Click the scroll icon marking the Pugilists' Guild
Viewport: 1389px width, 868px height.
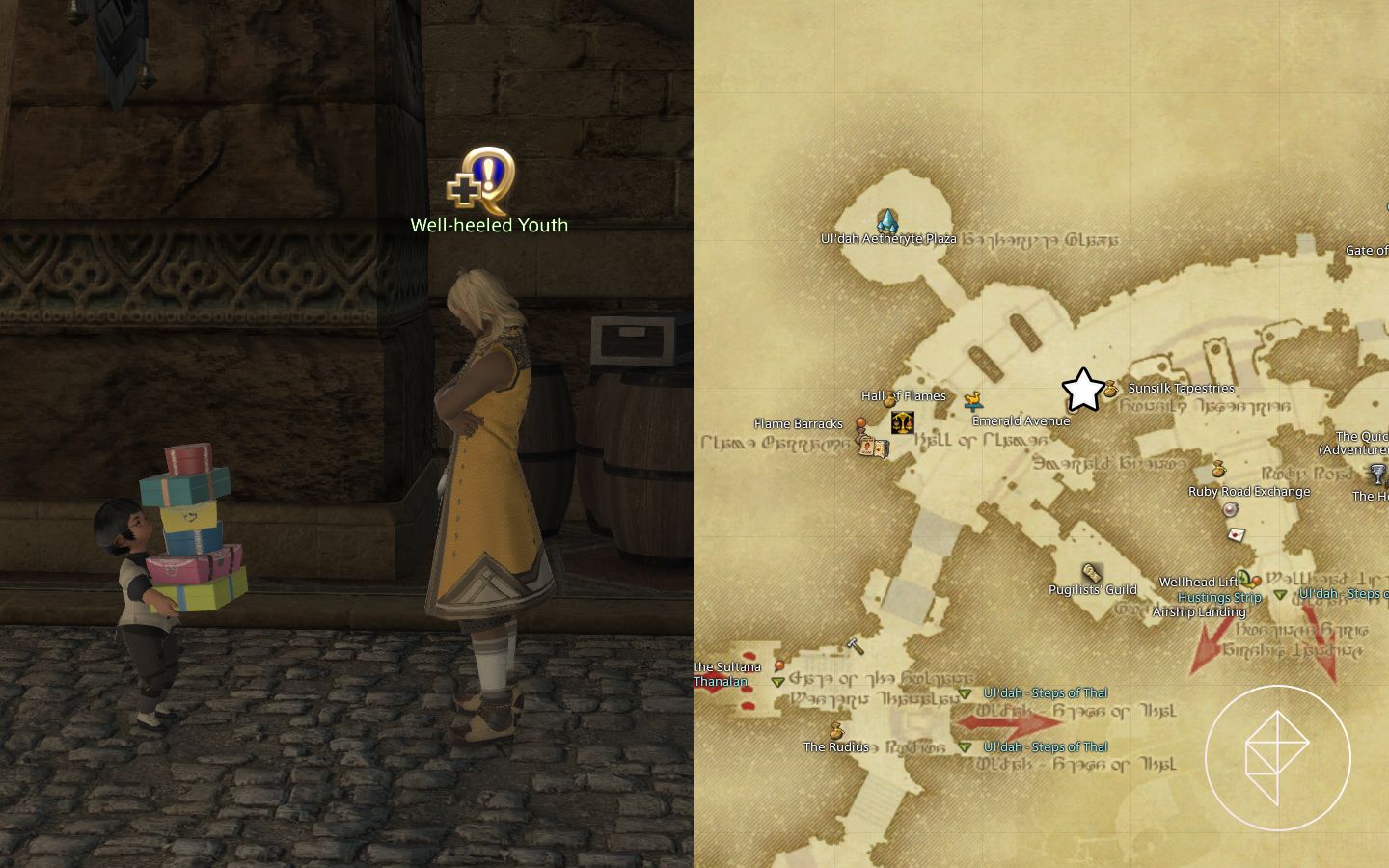click(x=1090, y=571)
